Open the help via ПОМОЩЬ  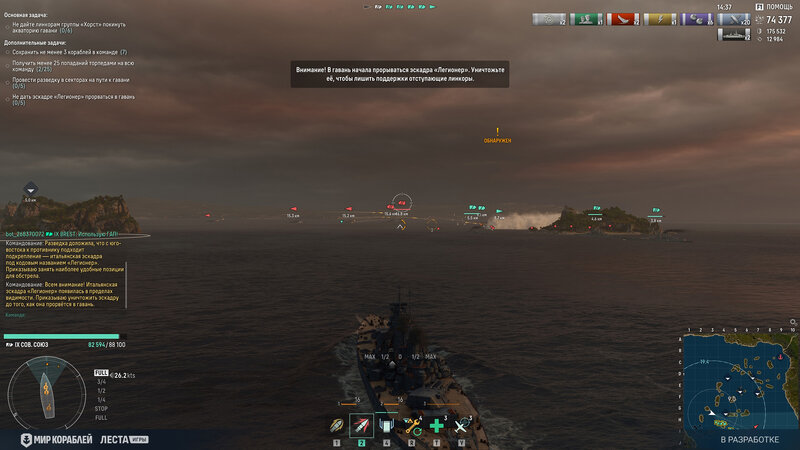pyautogui.click(x=779, y=7)
